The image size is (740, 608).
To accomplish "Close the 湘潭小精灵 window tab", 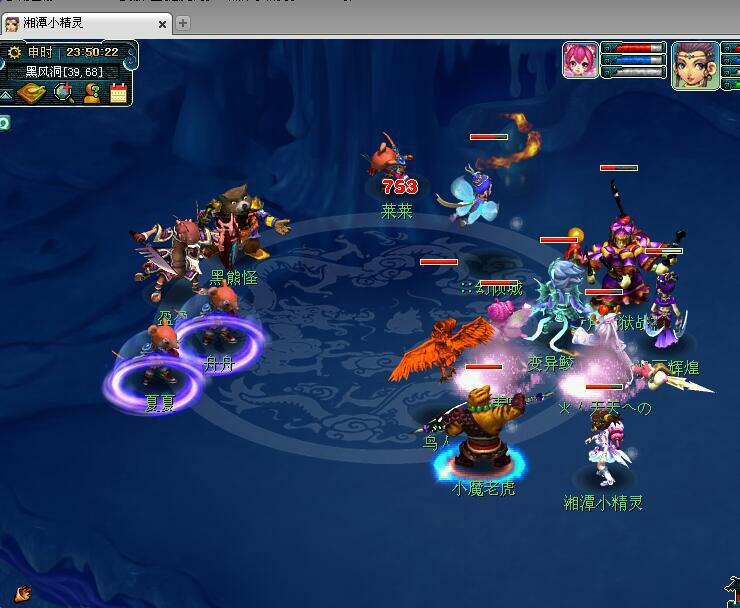I will (x=161, y=24).
